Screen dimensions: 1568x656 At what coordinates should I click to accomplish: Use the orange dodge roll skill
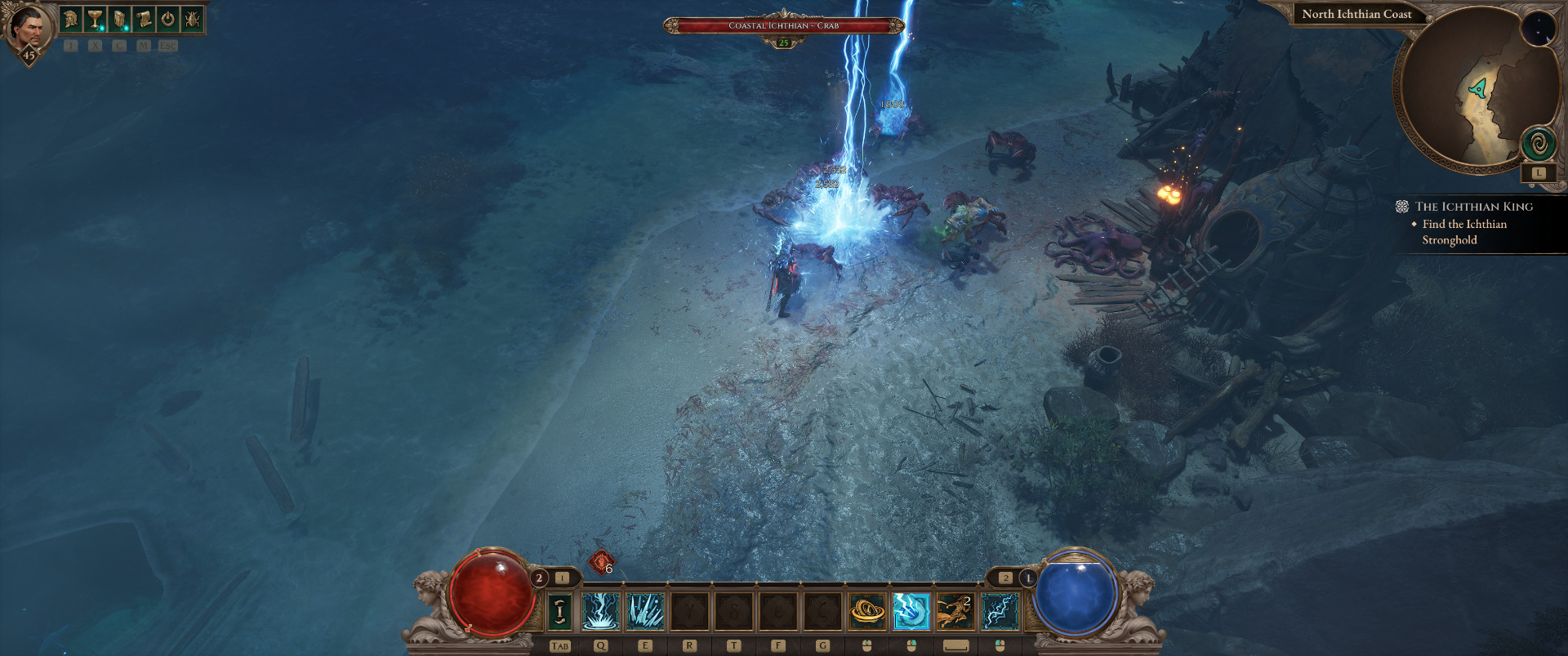coord(955,611)
